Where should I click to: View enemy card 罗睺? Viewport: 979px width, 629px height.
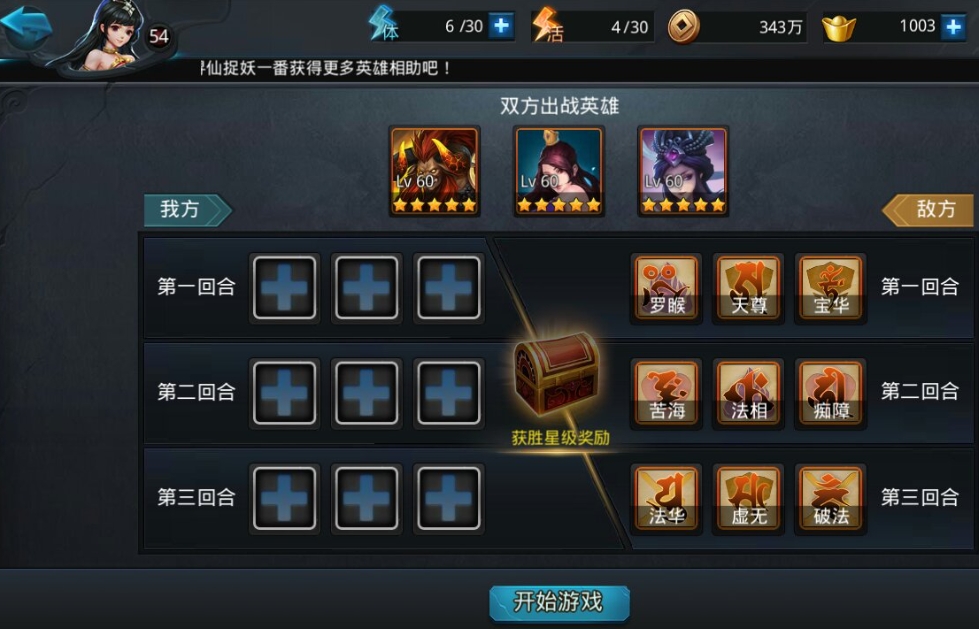[667, 287]
